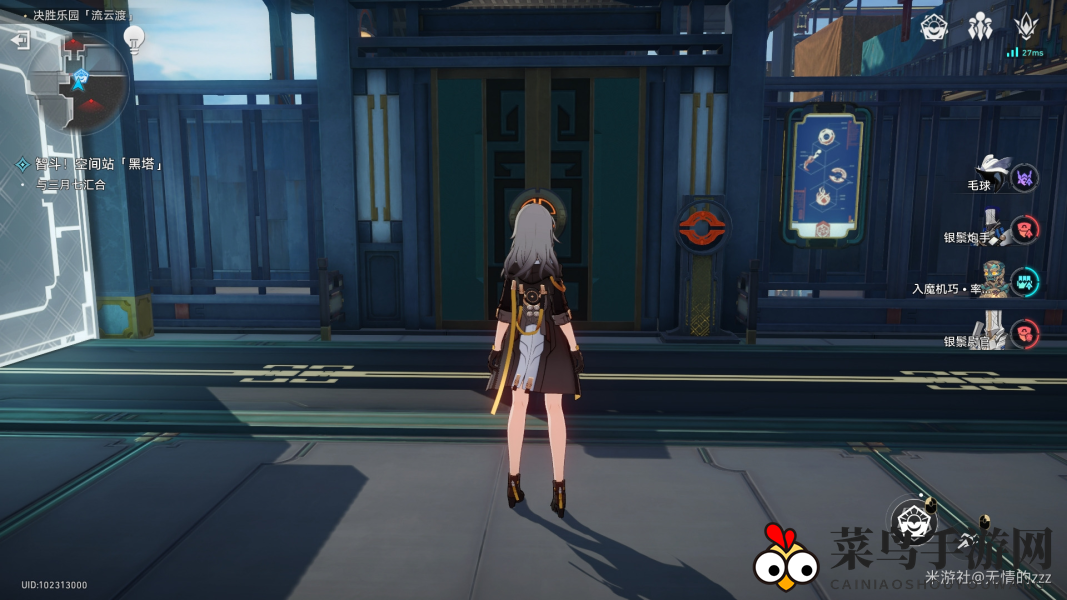This screenshot has width=1067, height=600.
Task: Switch to the 毛球 character
Action: [993, 177]
